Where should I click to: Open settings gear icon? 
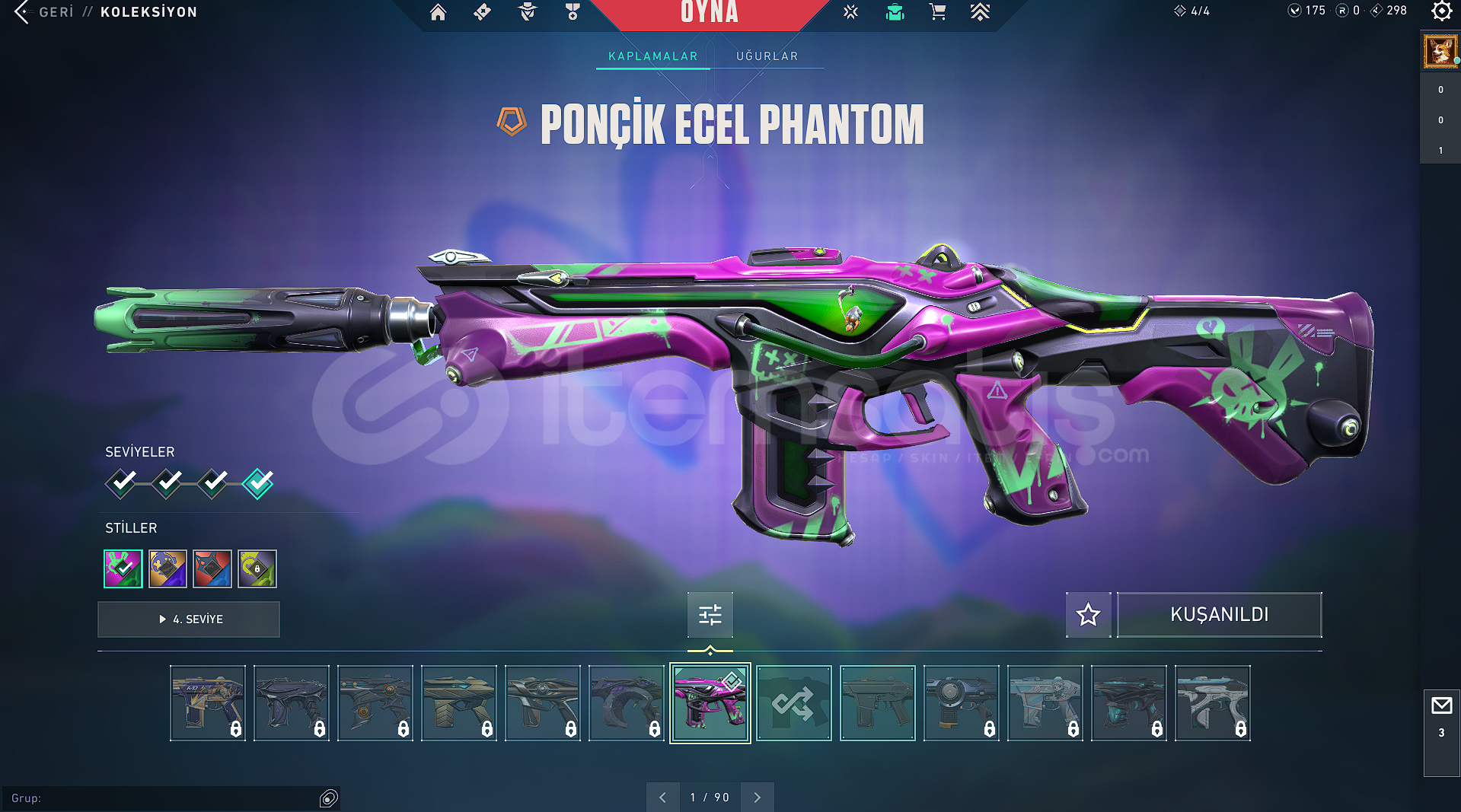[1441, 11]
